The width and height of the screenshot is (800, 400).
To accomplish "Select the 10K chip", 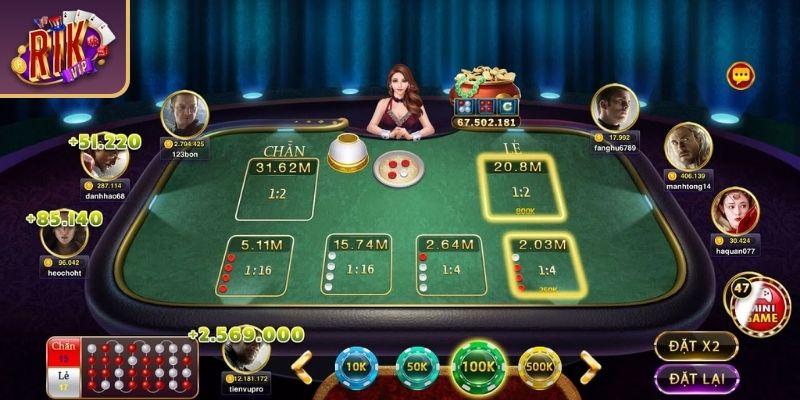I will click(354, 367).
